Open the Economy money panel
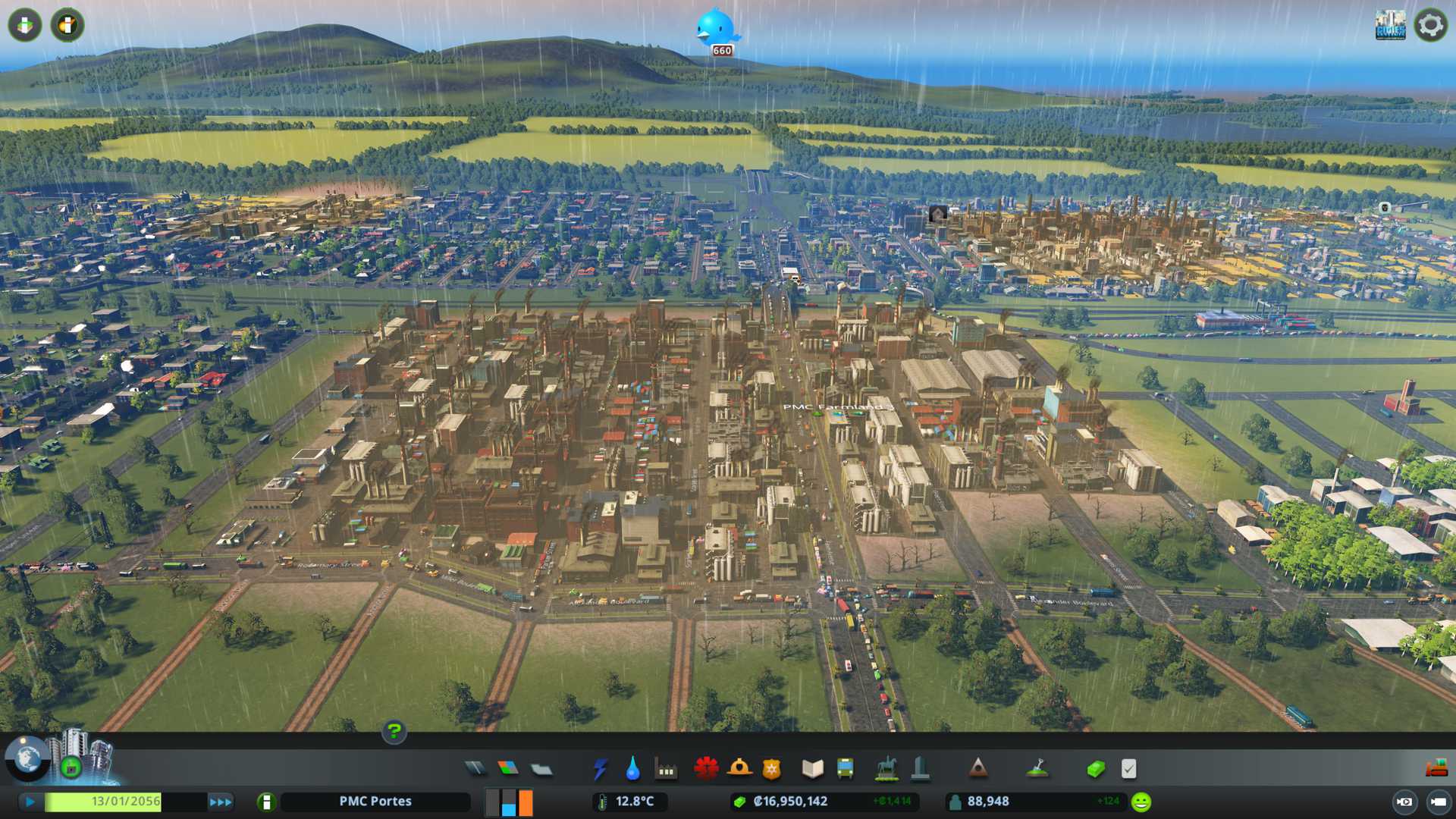1456x819 pixels. (x=1095, y=769)
